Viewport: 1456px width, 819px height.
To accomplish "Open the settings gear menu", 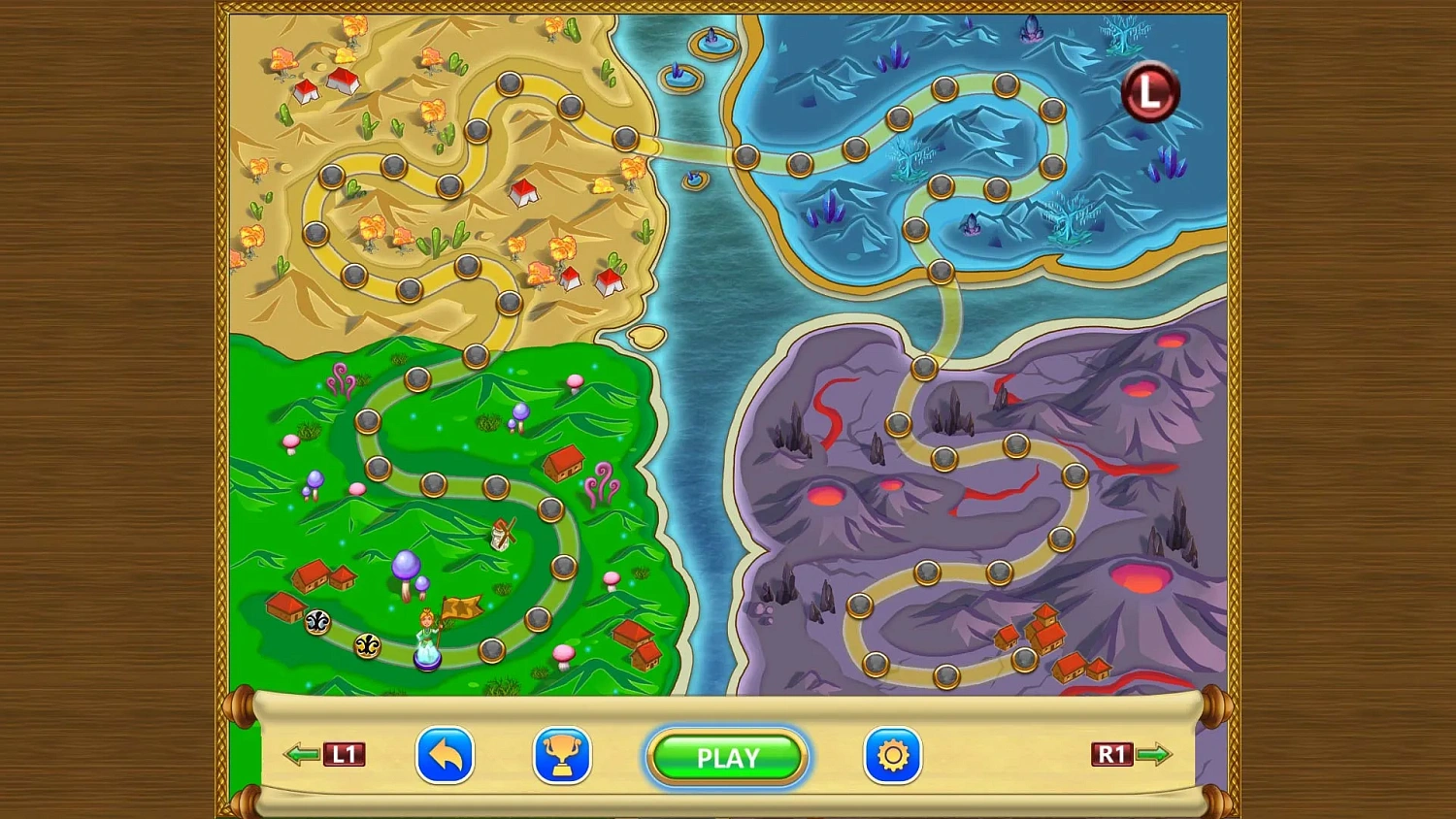I will pos(892,756).
